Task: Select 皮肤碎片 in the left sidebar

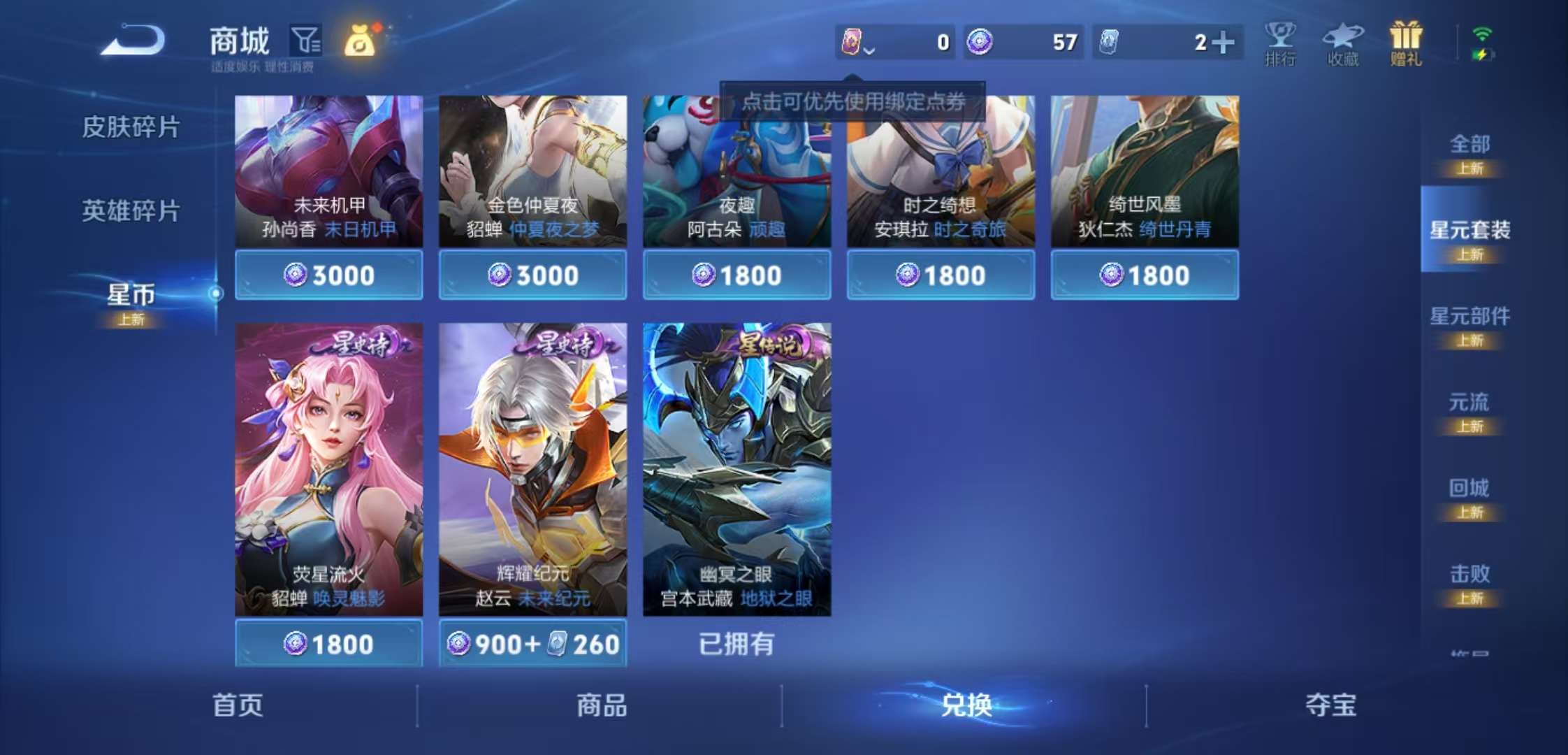Action: click(130, 127)
